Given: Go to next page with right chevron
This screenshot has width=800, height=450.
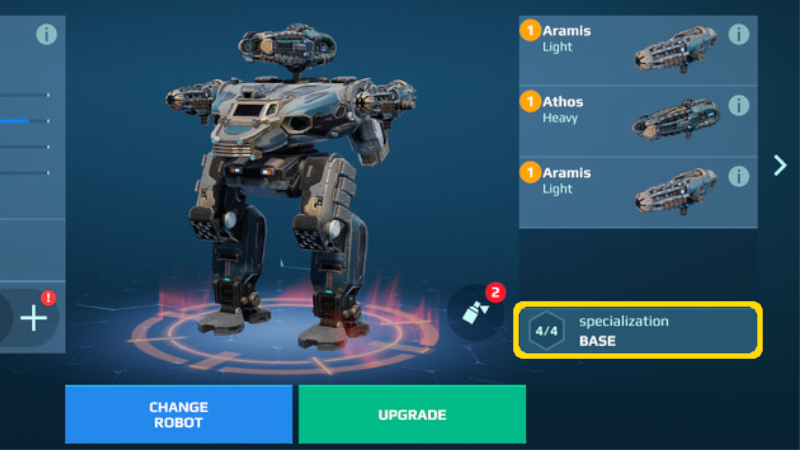Looking at the screenshot, I should tap(780, 165).
